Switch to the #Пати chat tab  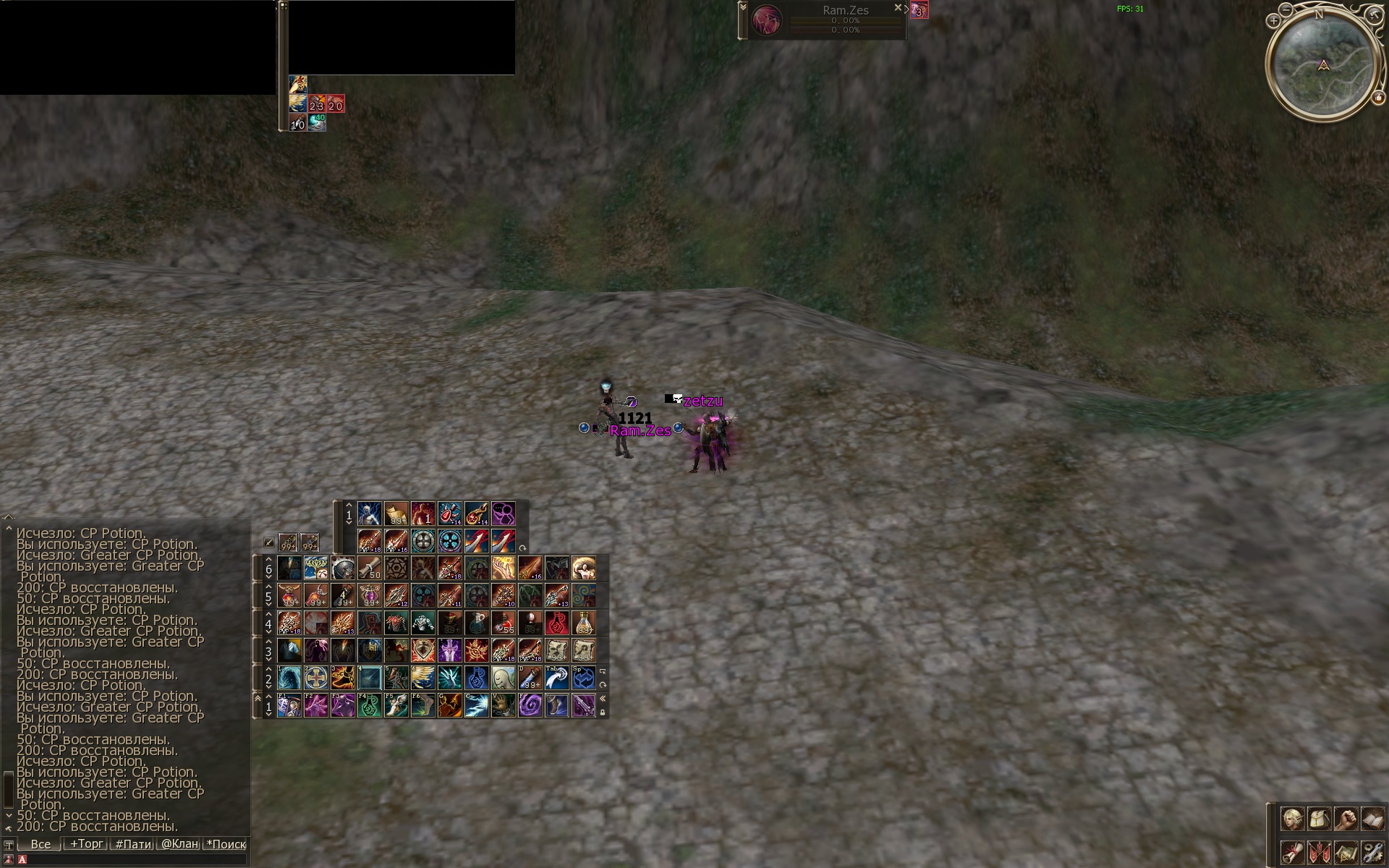tap(133, 843)
